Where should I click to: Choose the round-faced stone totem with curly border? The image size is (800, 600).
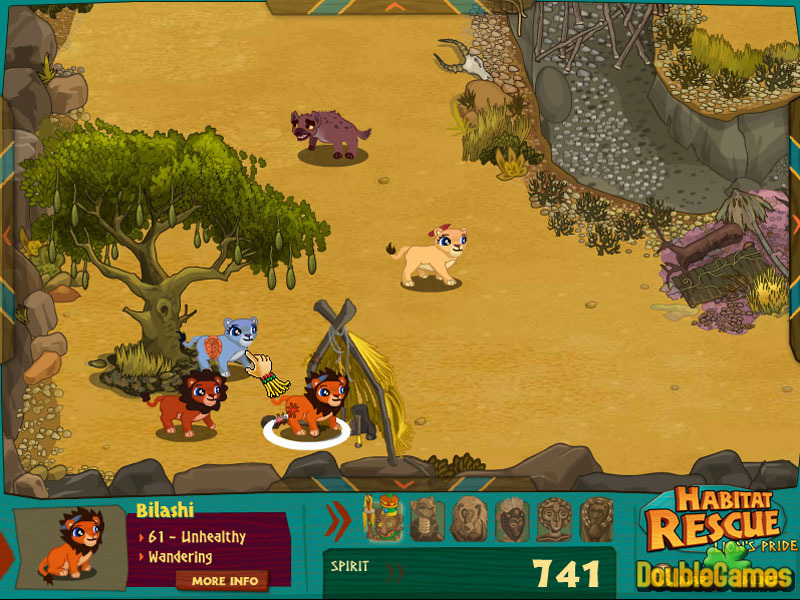pyautogui.click(x=554, y=519)
